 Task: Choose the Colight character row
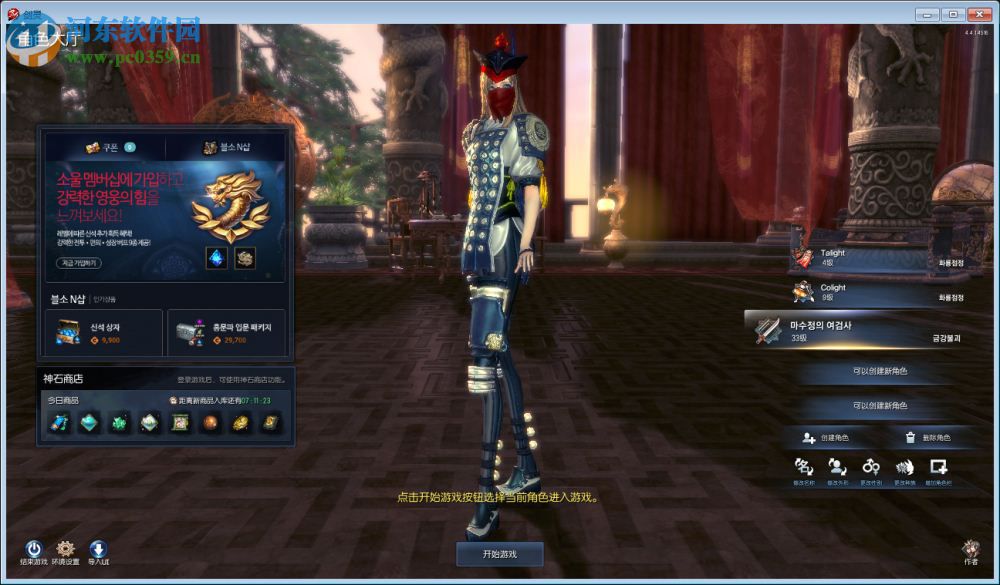point(878,292)
